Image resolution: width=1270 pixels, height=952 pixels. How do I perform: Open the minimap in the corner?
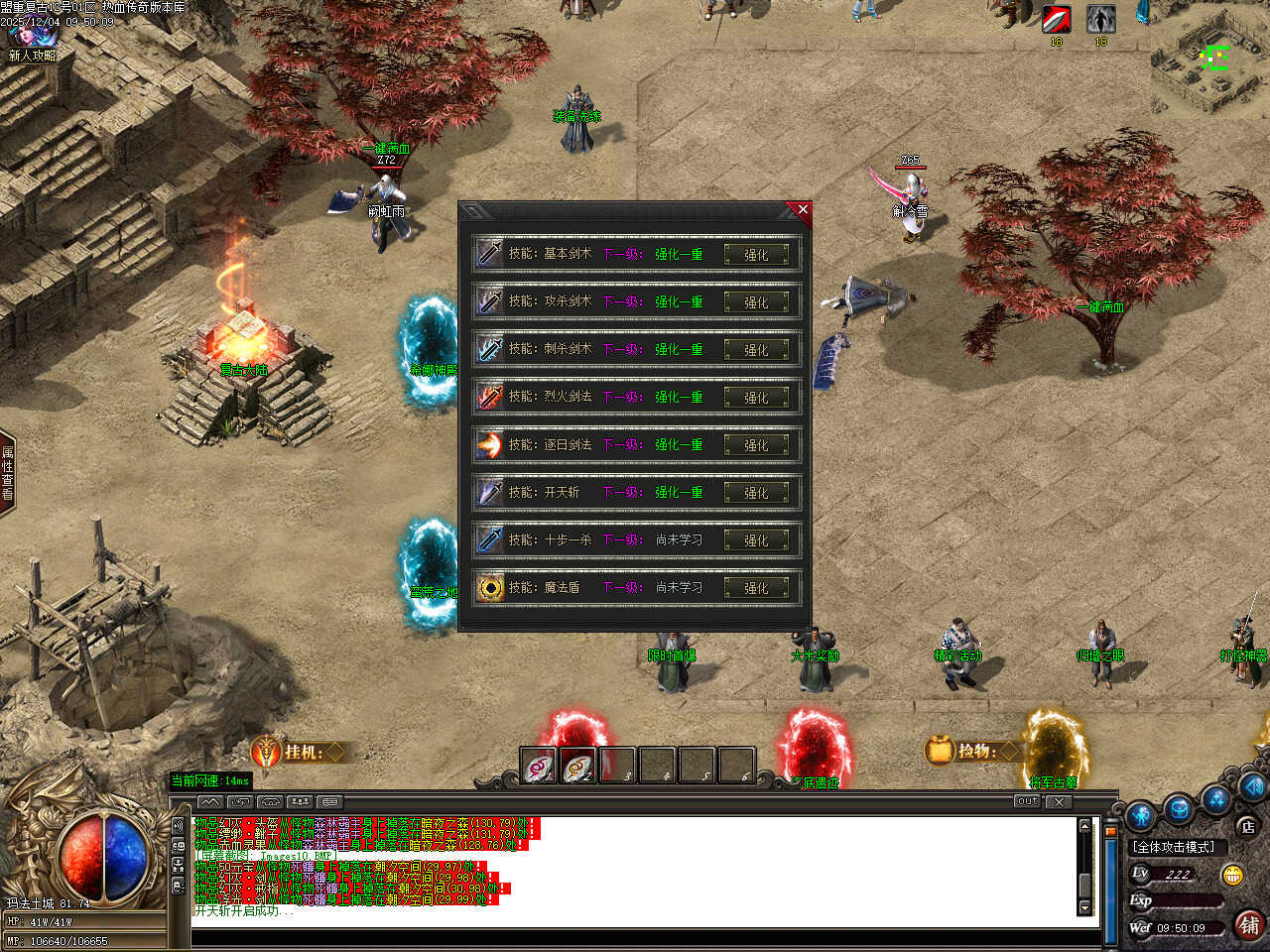point(1210,59)
